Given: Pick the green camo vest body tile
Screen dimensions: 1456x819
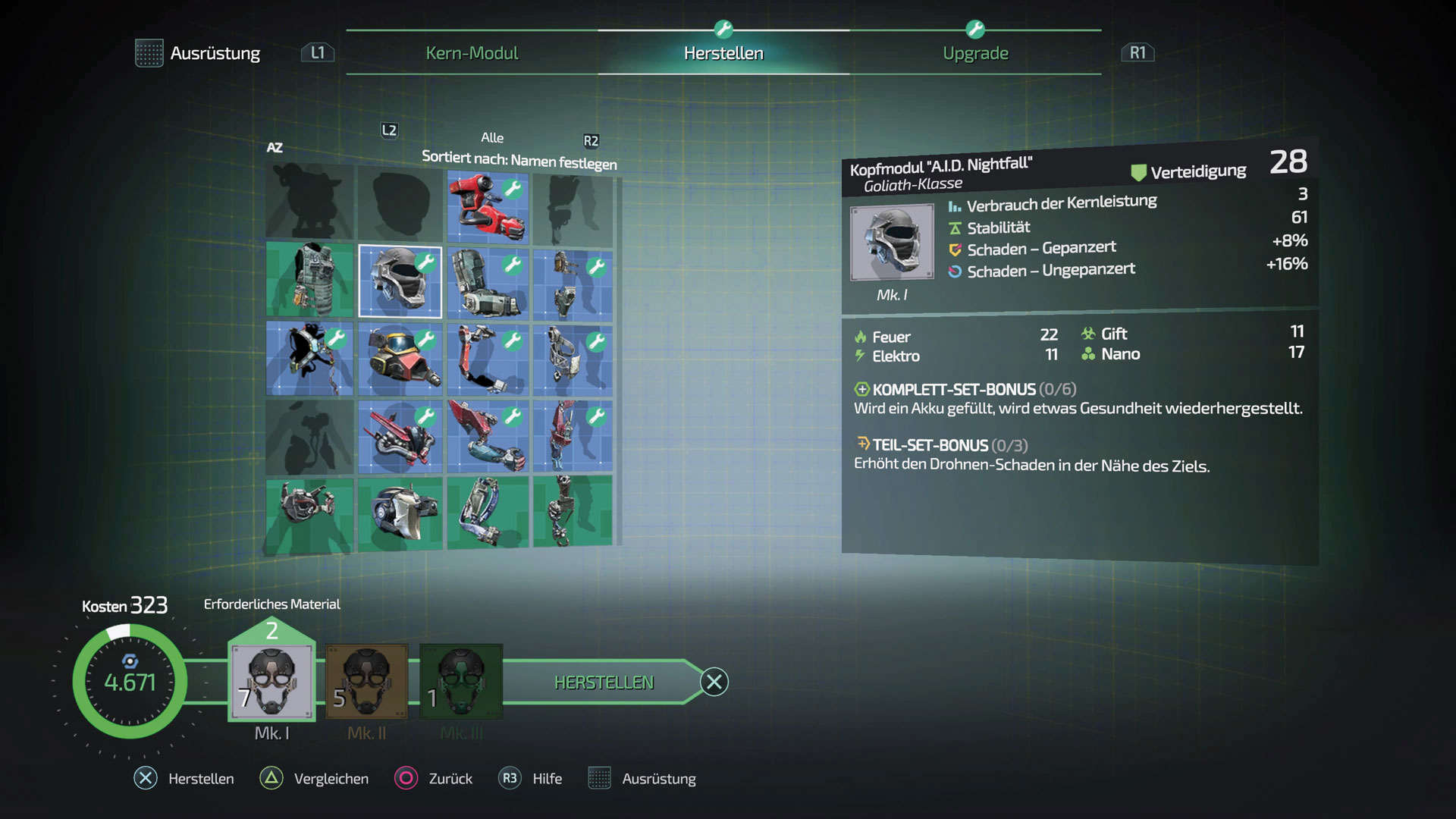Looking at the screenshot, I should pos(310,280).
